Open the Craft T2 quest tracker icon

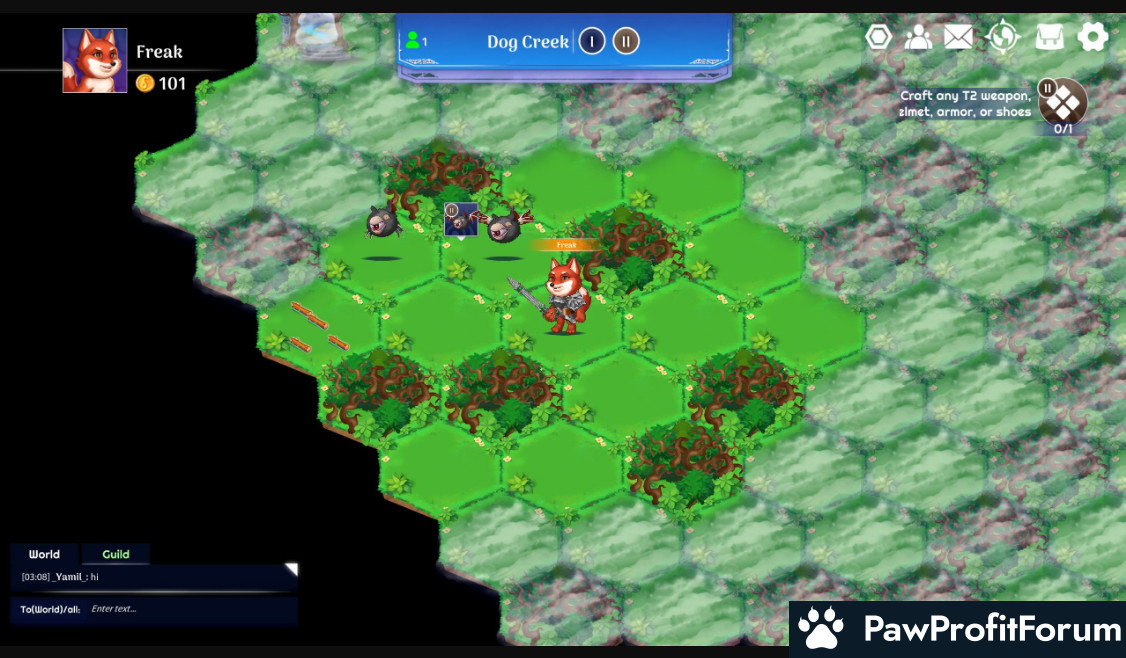click(1063, 102)
